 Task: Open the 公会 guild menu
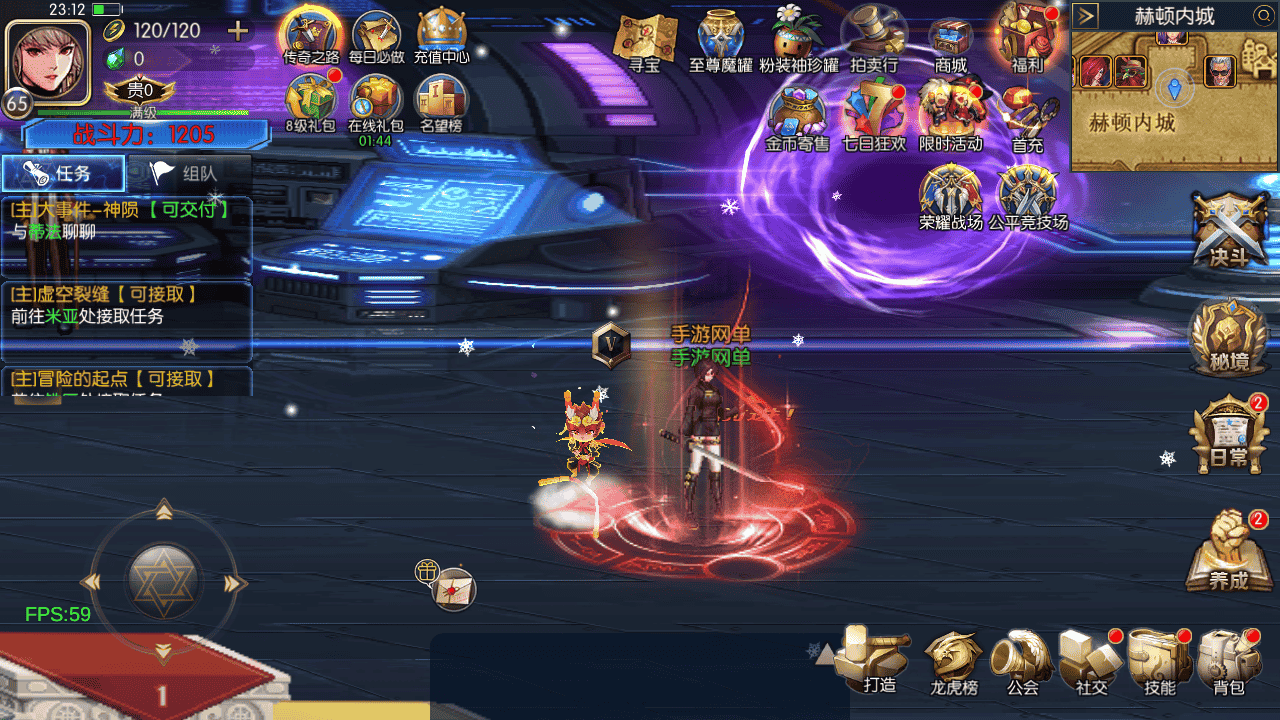click(x=1022, y=661)
